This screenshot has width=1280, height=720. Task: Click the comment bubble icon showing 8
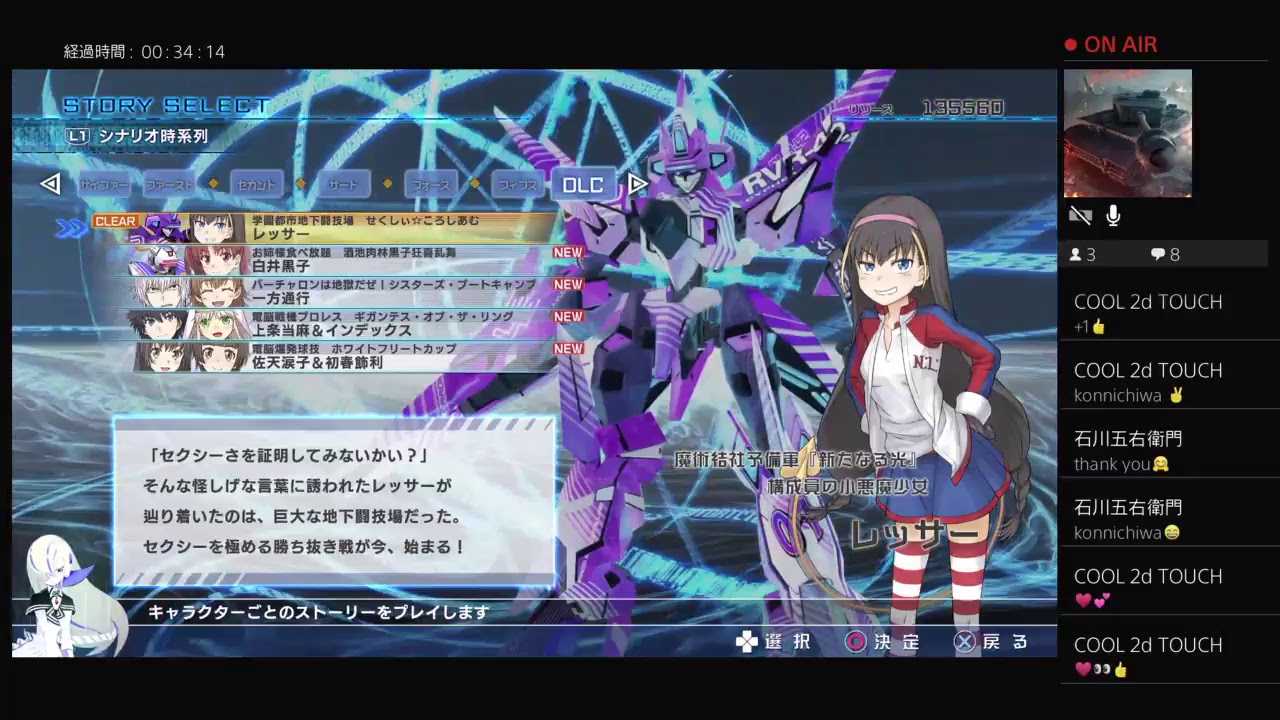point(1158,255)
